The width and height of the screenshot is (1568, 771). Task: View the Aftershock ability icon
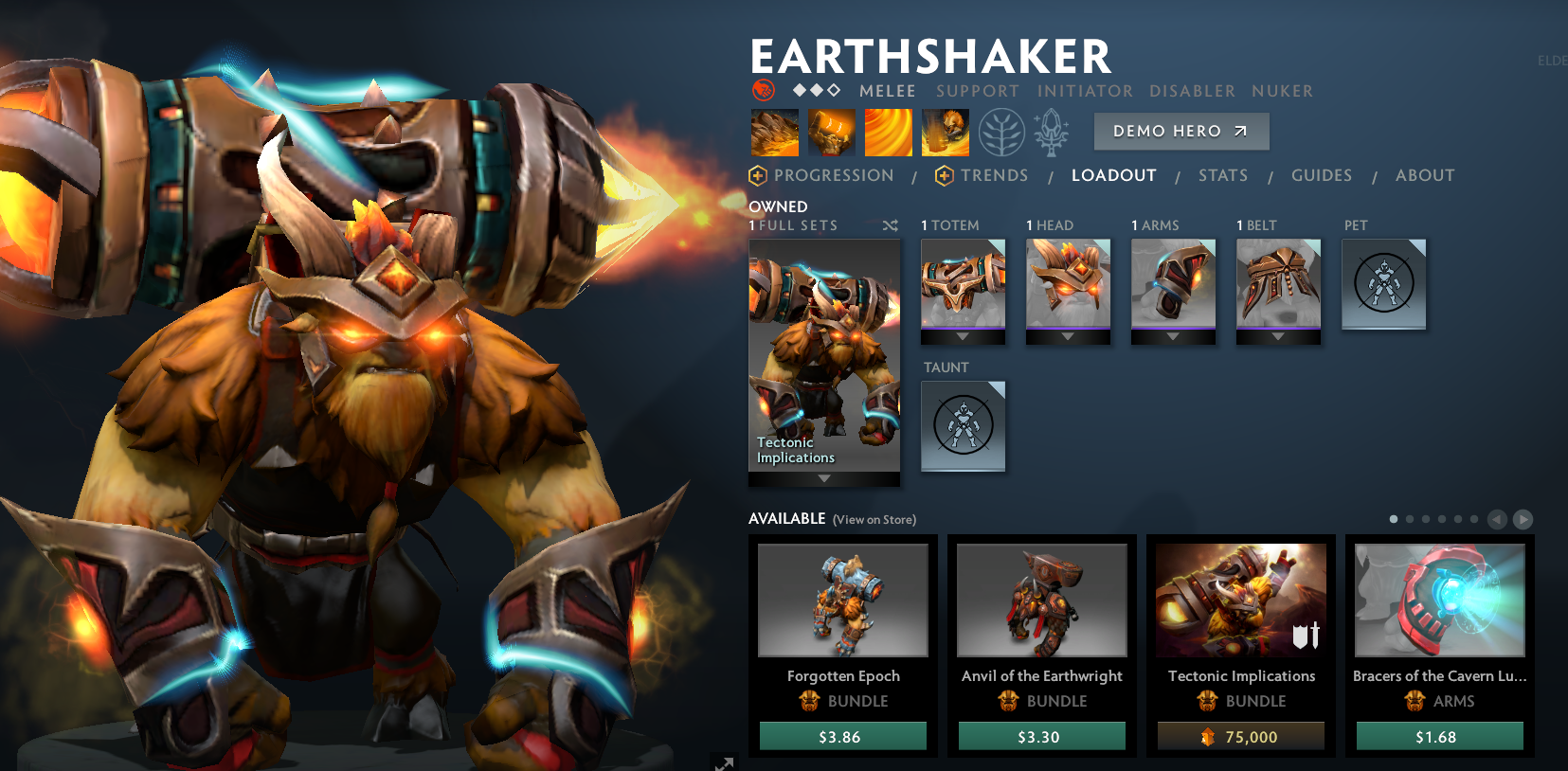click(889, 131)
